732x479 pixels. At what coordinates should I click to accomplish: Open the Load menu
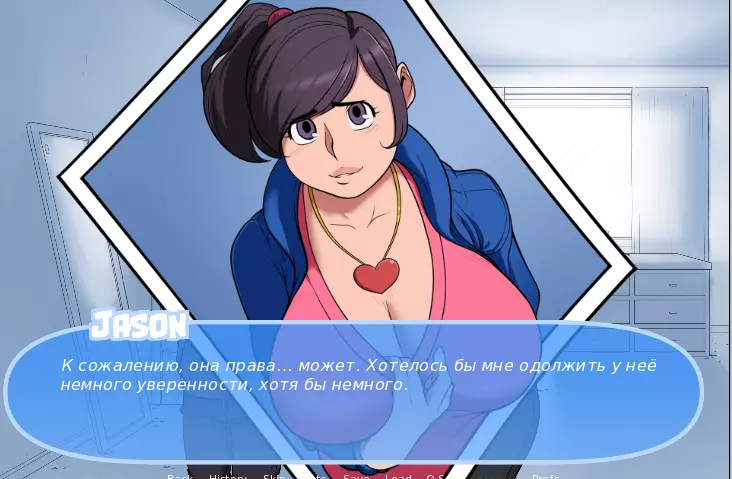click(x=398, y=477)
